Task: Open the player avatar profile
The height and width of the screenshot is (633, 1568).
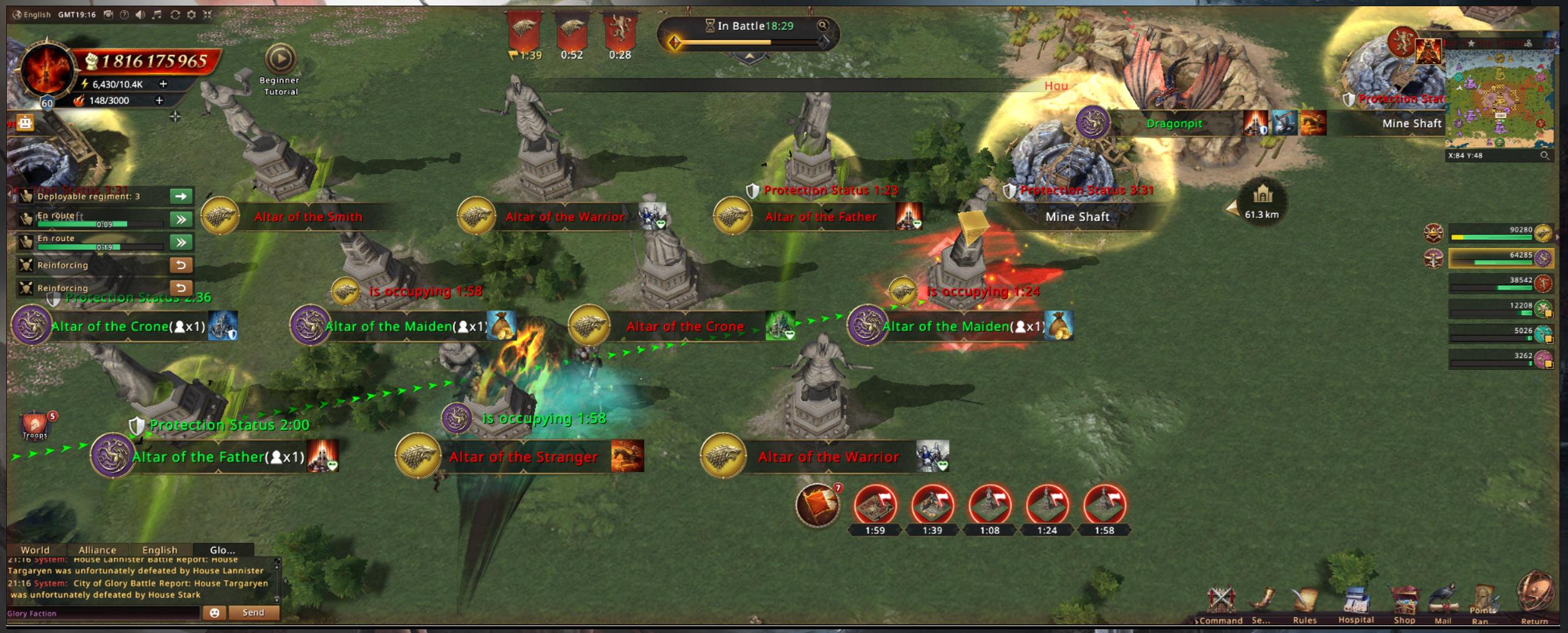Action: click(46, 70)
